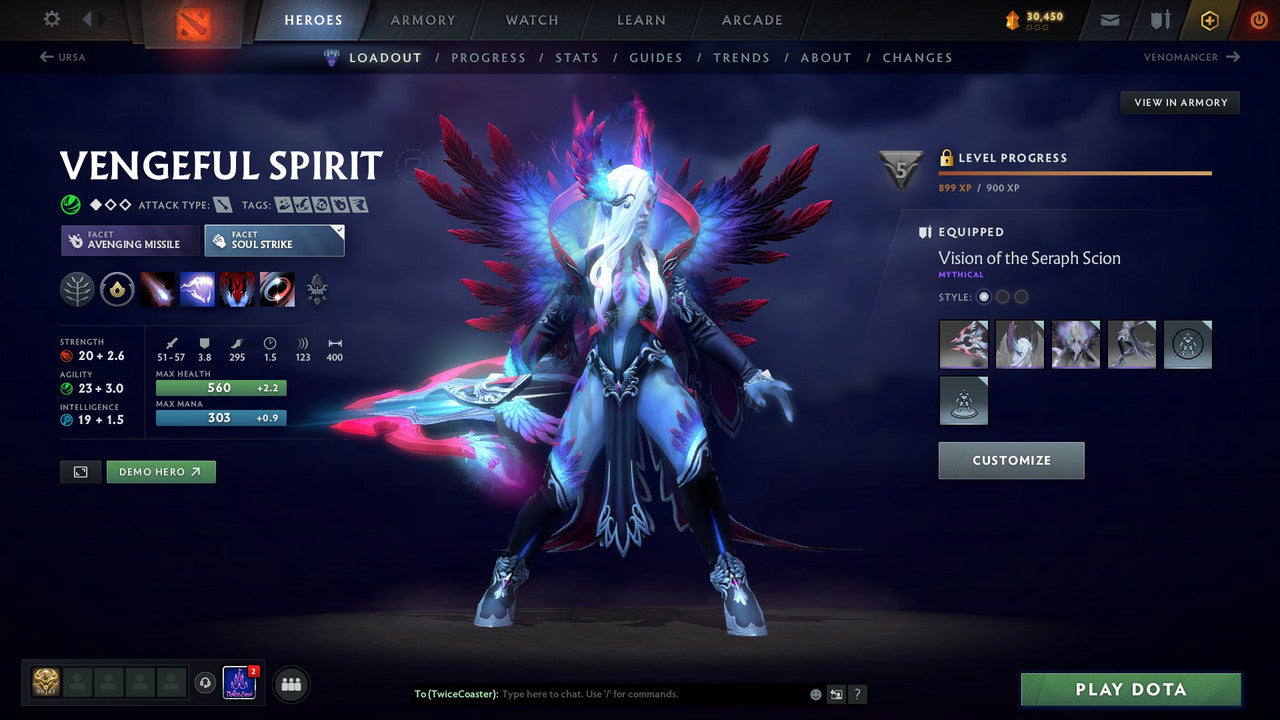The width and height of the screenshot is (1280, 720).
Task: Switch to the Avenging Missile facet
Action: click(x=129, y=240)
